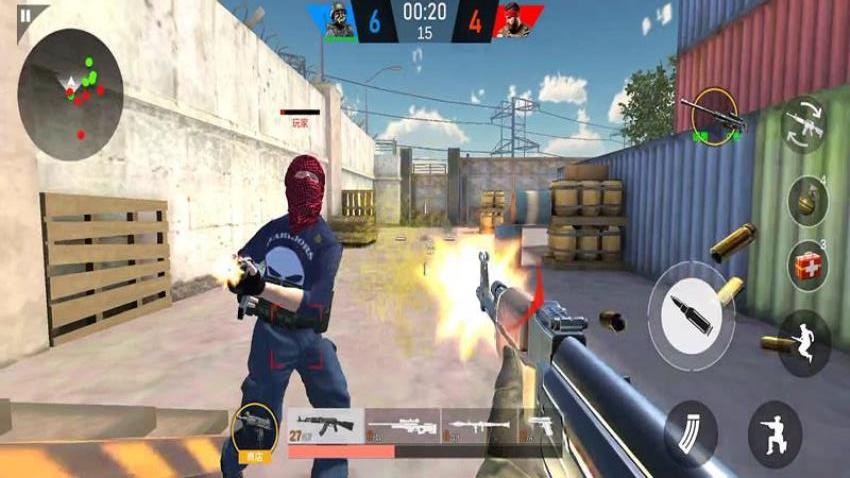The image size is (850, 478).
Task: Choose the pistol weapon slot
Action: click(539, 425)
